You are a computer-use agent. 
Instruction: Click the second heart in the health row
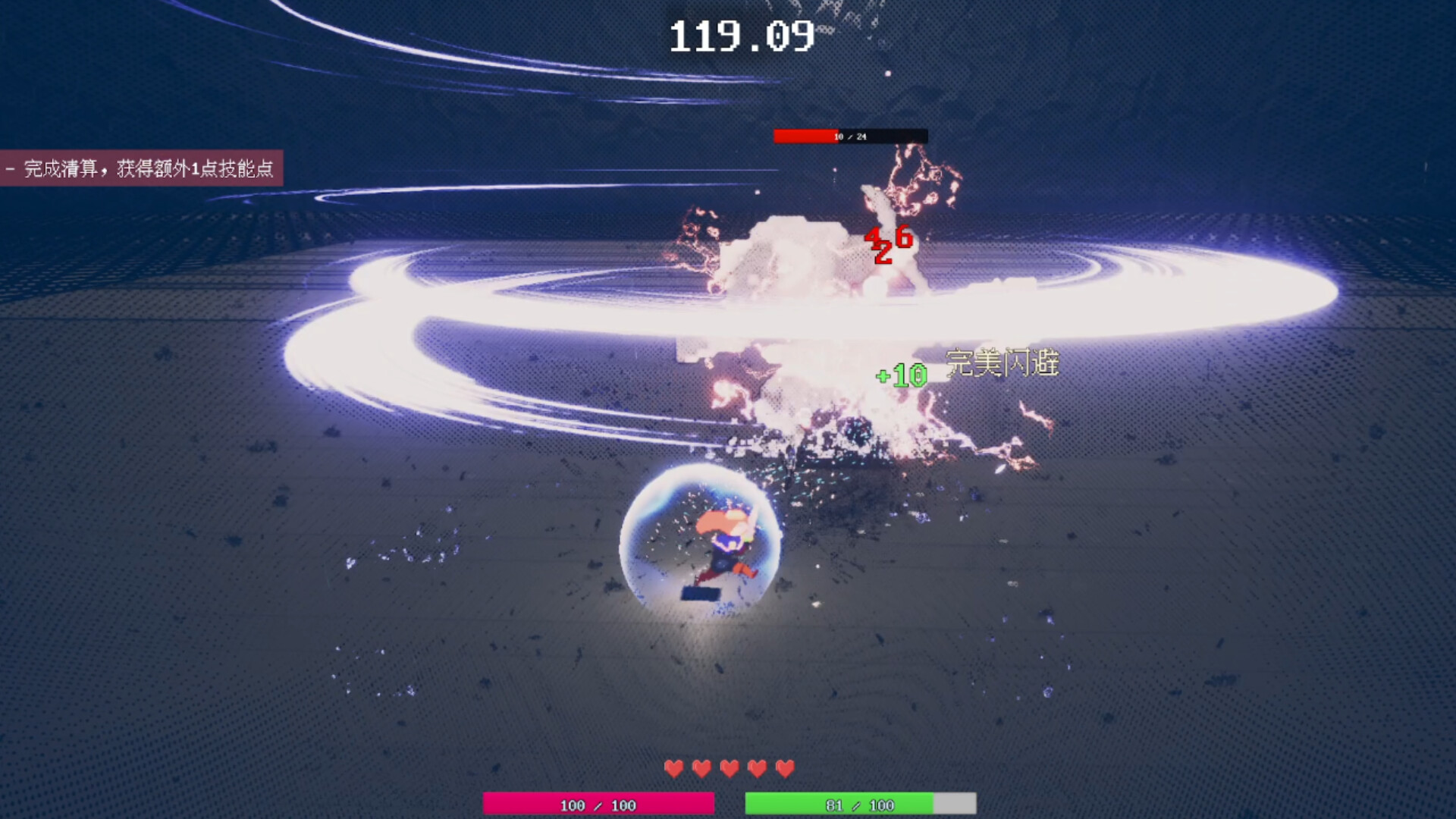[x=701, y=768]
